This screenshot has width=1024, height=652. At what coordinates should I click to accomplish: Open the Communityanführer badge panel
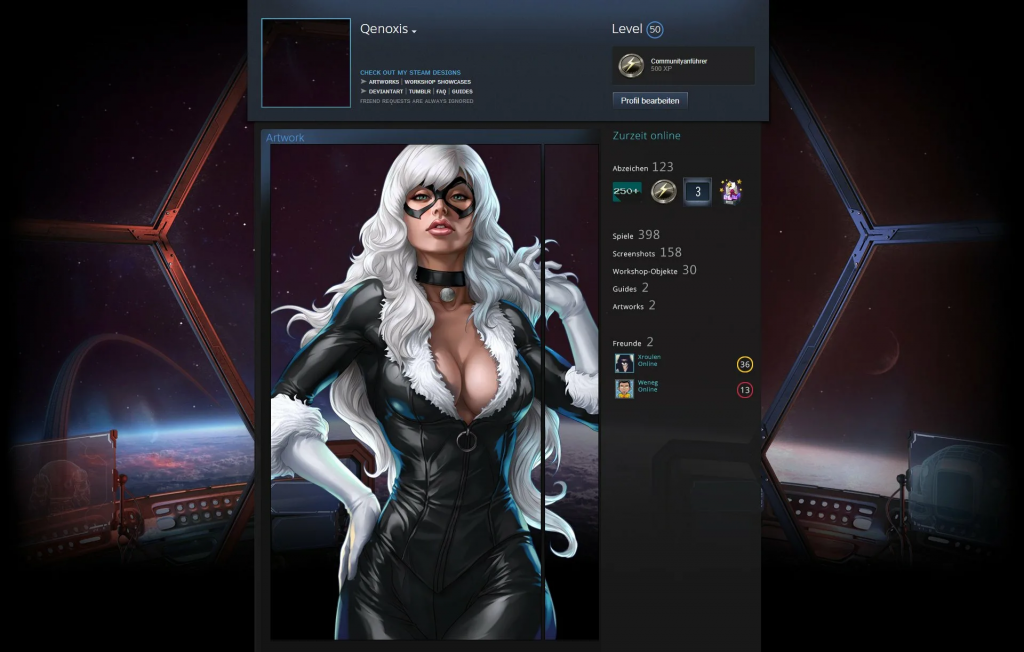pyautogui.click(x=683, y=65)
